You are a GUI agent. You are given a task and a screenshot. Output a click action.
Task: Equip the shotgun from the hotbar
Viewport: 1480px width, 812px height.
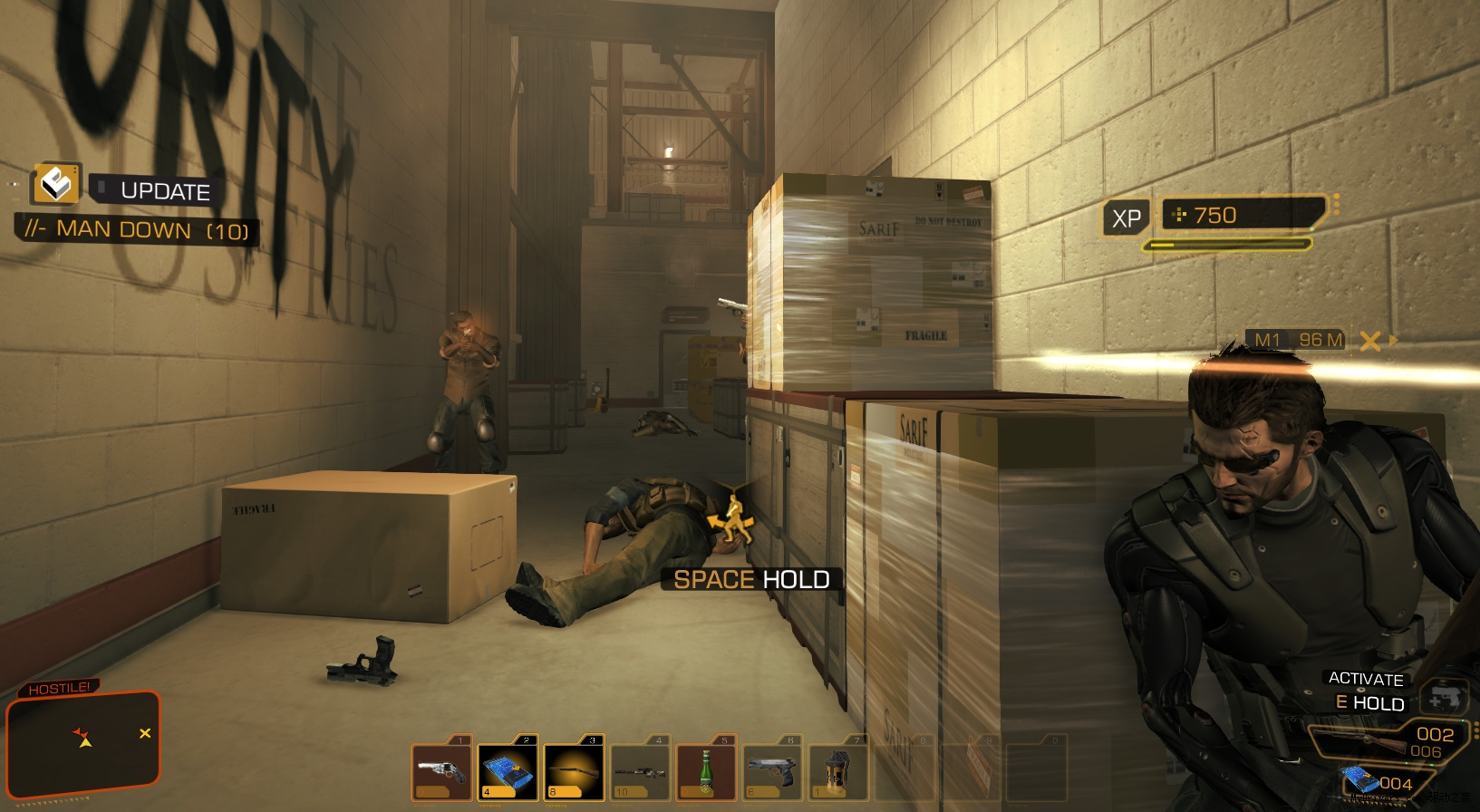(x=574, y=772)
